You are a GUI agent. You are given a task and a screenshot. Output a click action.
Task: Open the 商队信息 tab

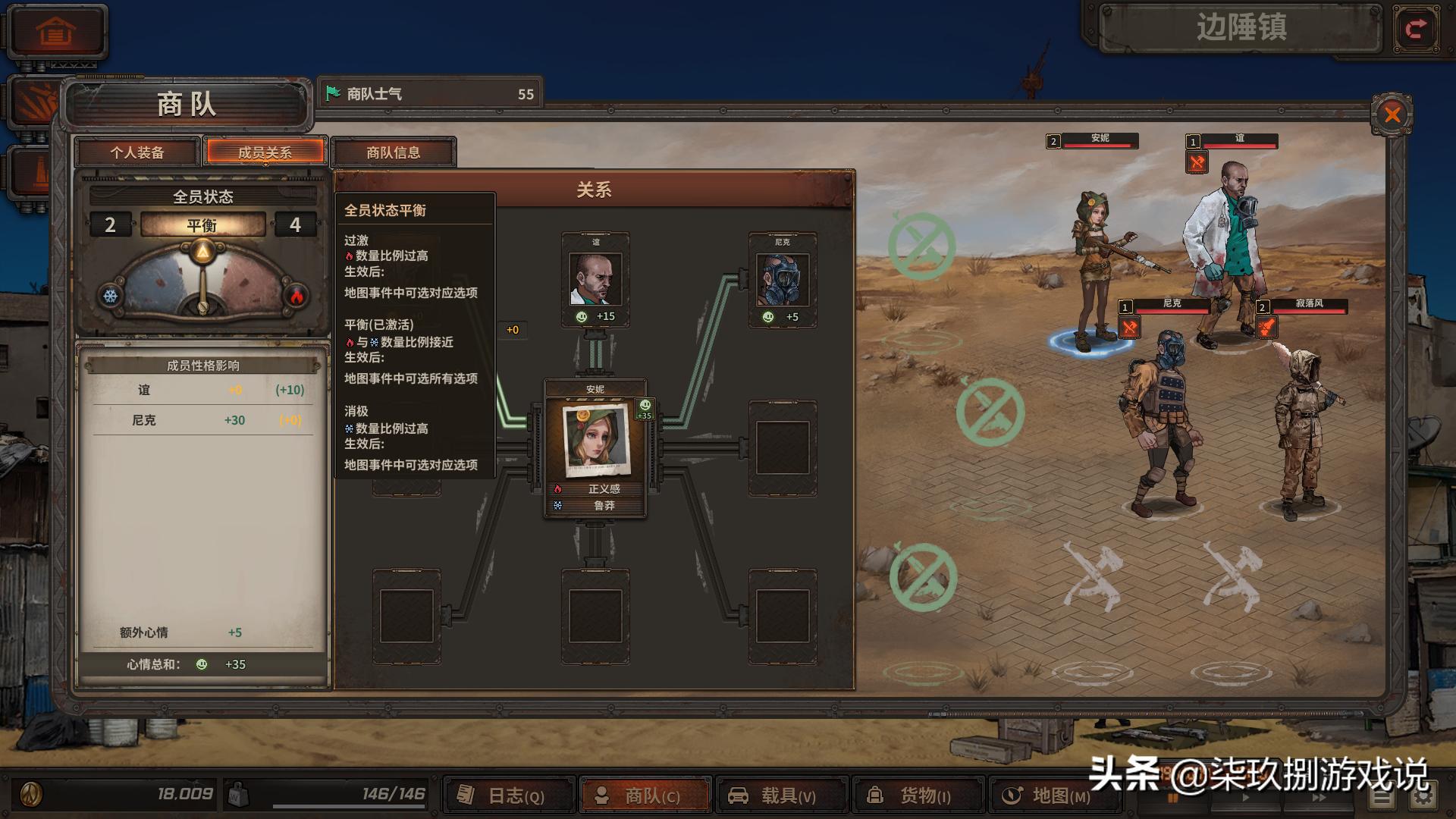(x=394, y=152)
